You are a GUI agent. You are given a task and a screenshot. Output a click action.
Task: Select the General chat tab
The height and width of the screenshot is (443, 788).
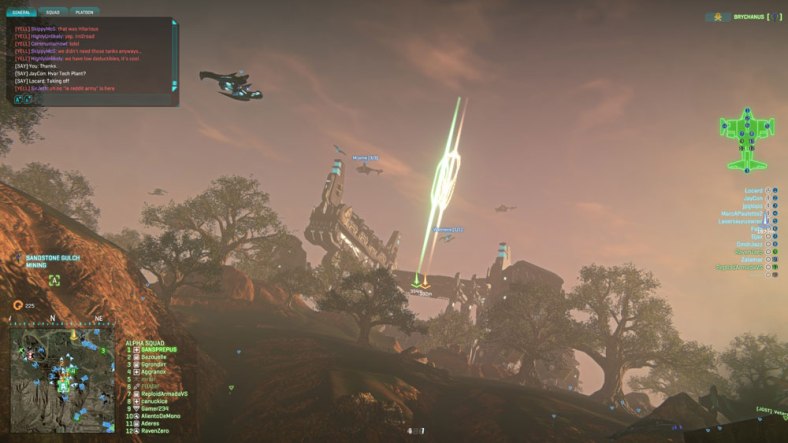pos(19,13)
